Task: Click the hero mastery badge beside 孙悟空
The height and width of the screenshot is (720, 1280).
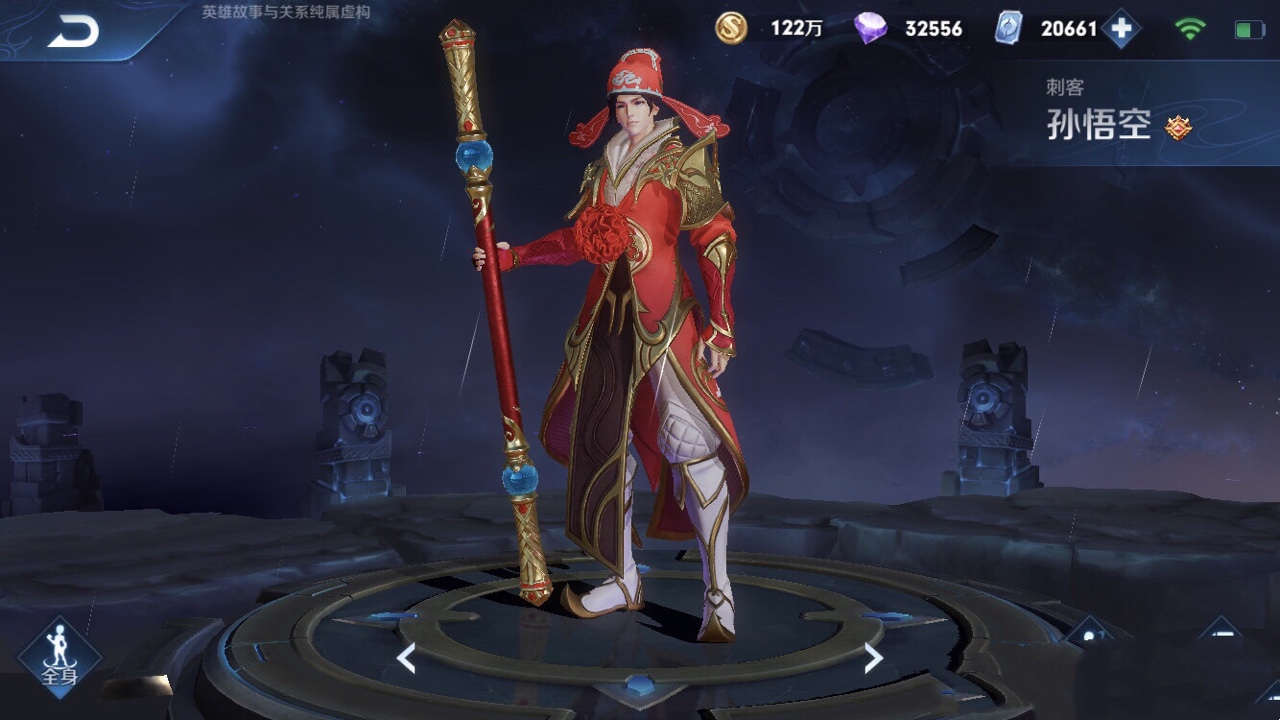Action: click(x=1179, y=127)
